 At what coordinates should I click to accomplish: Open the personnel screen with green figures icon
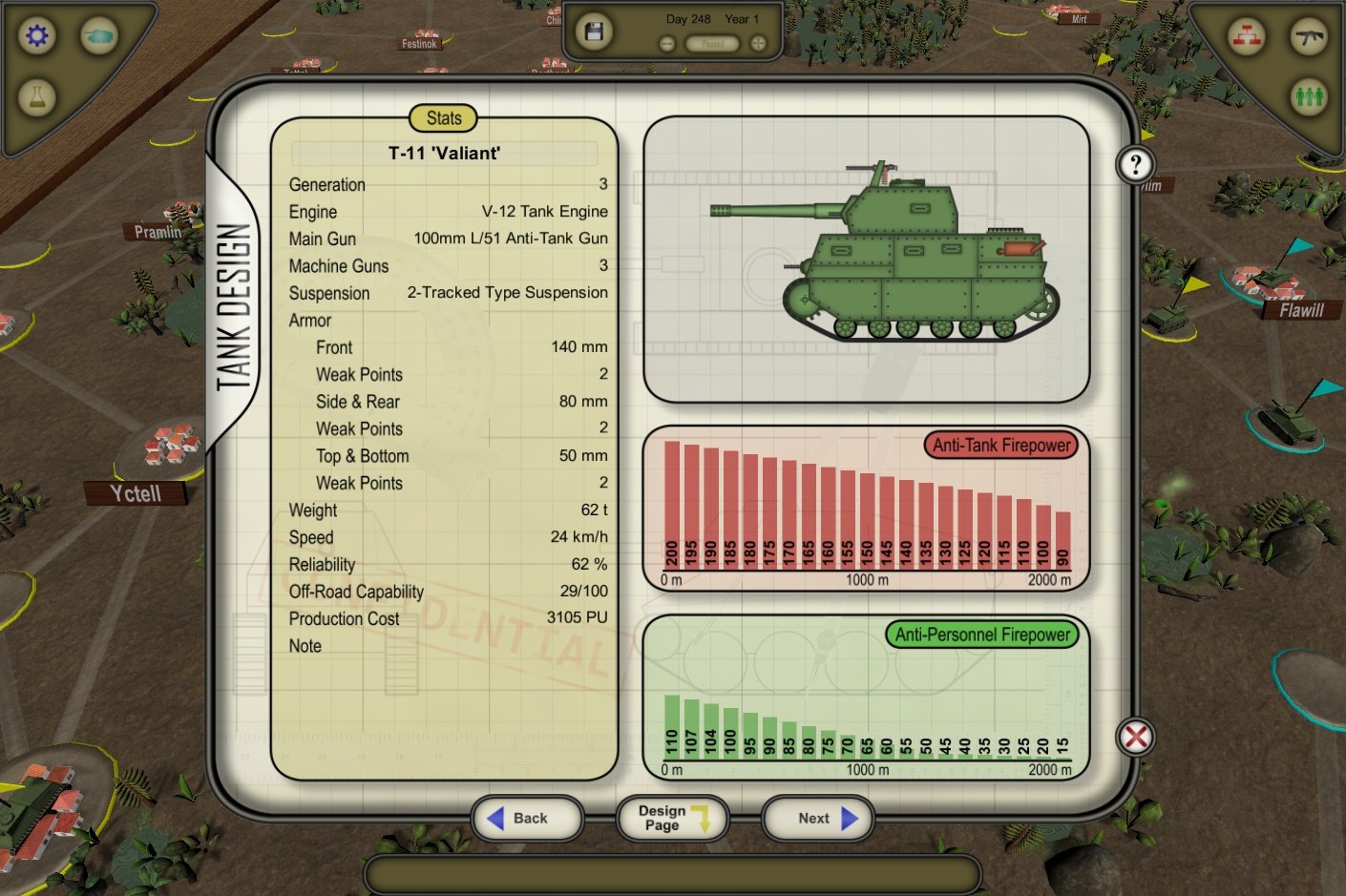(1309, 98)
